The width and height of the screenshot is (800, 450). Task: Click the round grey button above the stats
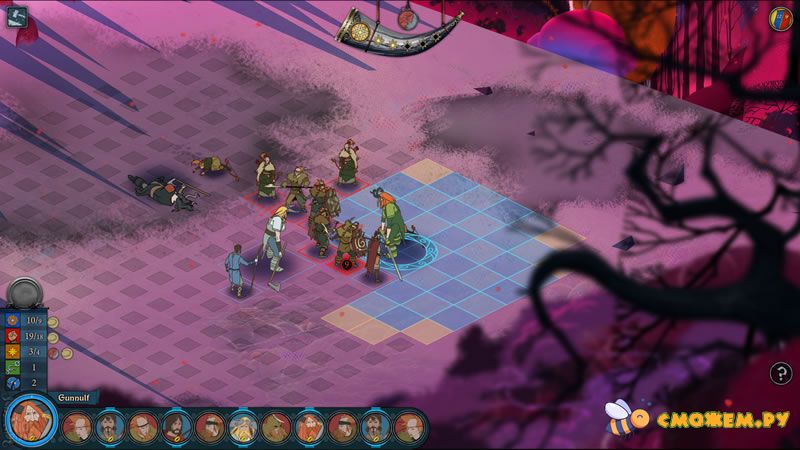pyautogui.click(x=23, y=294)
